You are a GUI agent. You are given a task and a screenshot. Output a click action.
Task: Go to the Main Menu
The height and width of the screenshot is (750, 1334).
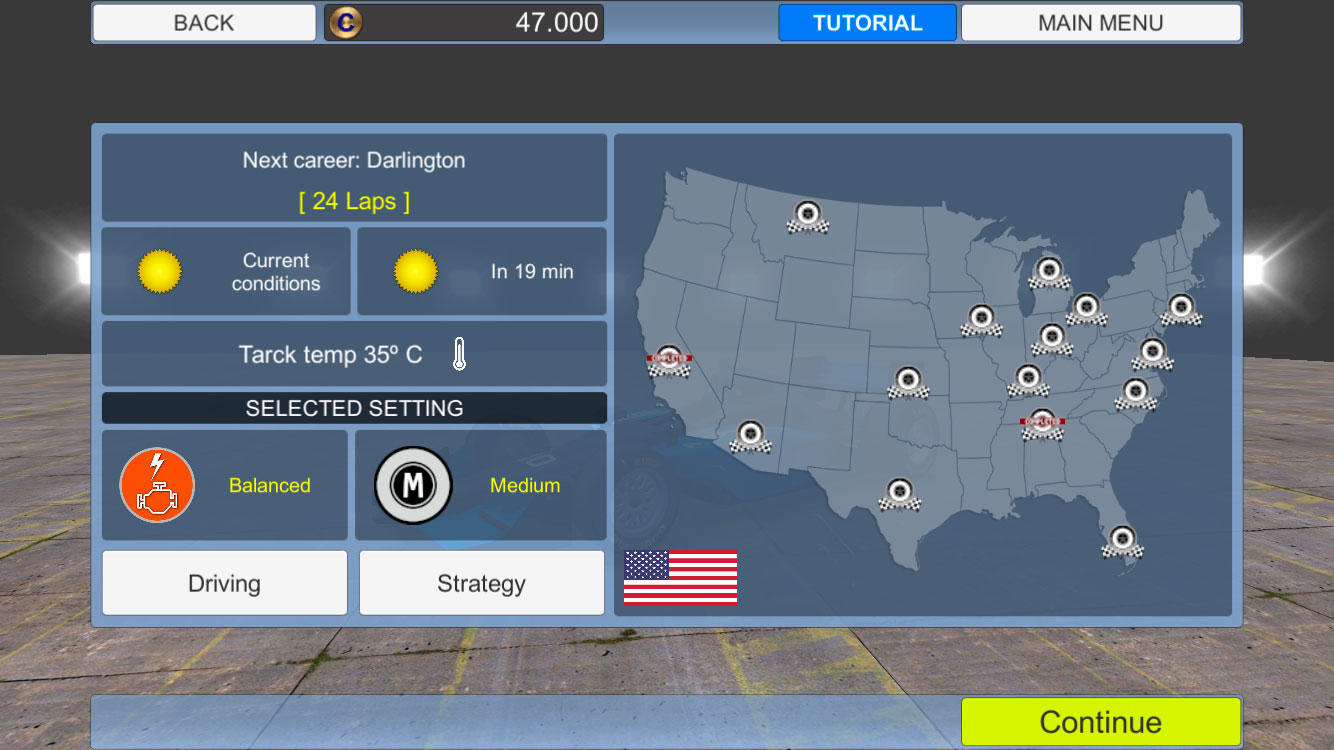(1100, 21)
